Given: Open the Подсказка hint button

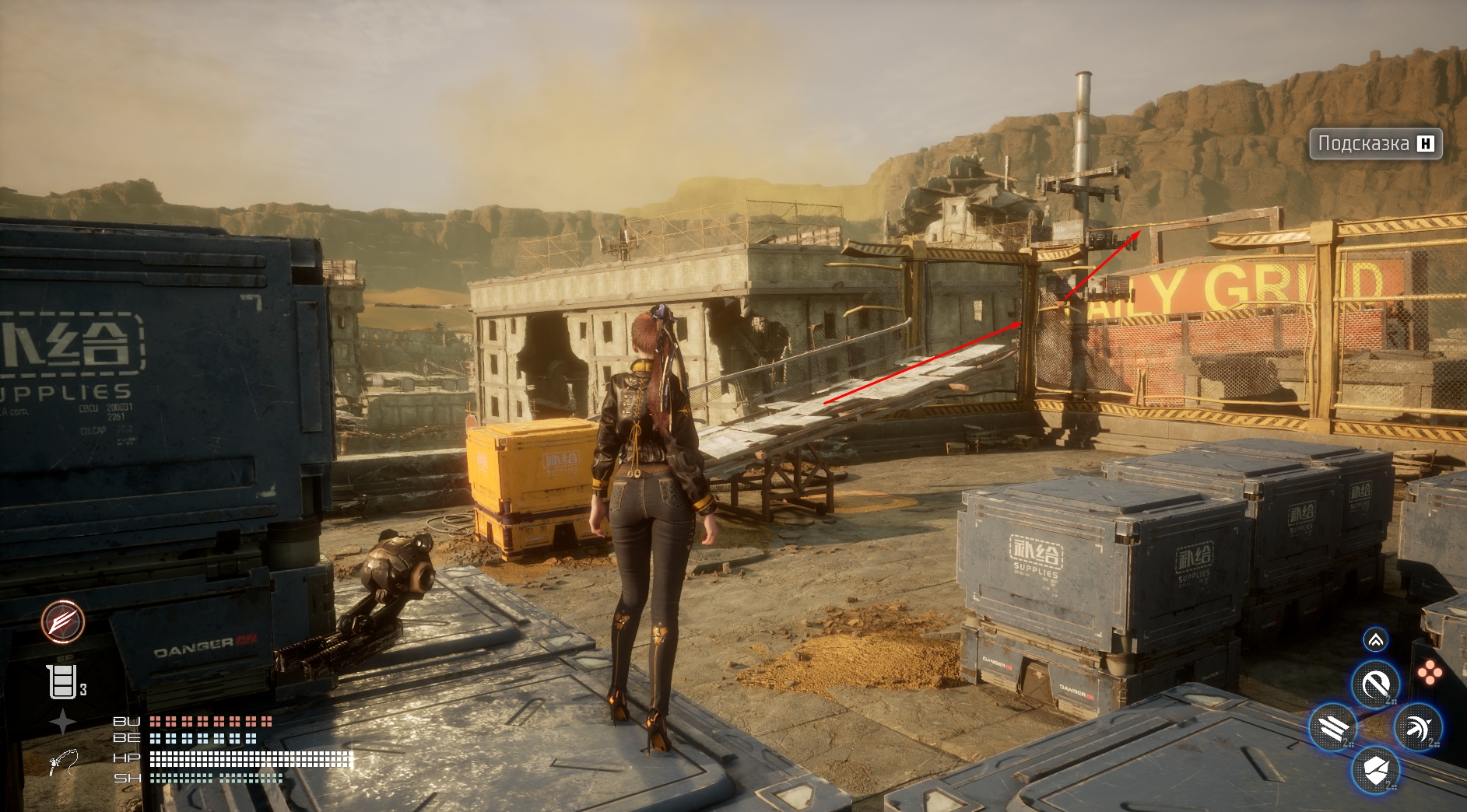Looking at the screenshot, I should 1375,144.
